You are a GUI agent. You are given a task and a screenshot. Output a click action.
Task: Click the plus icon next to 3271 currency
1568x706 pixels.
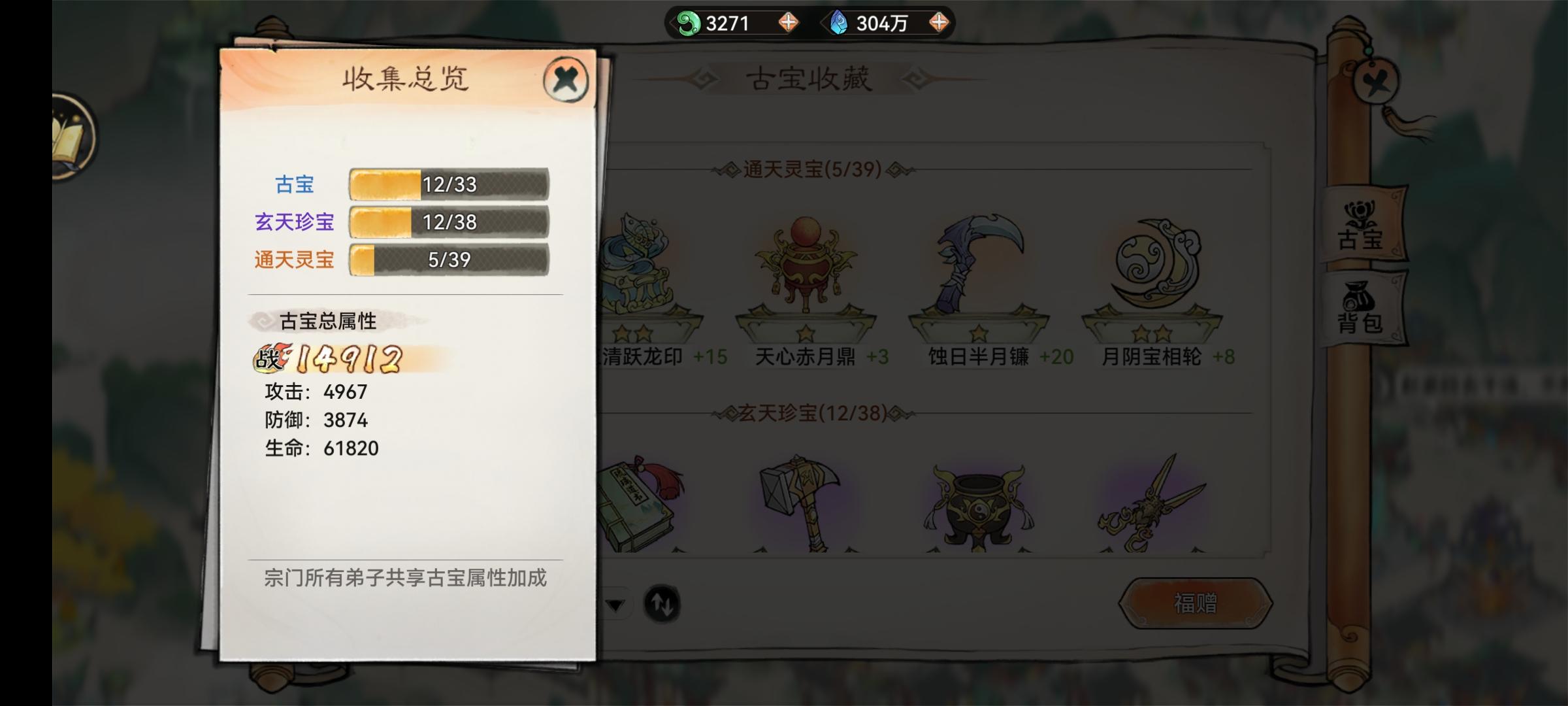pyautogui.click(x=789, y=21)
